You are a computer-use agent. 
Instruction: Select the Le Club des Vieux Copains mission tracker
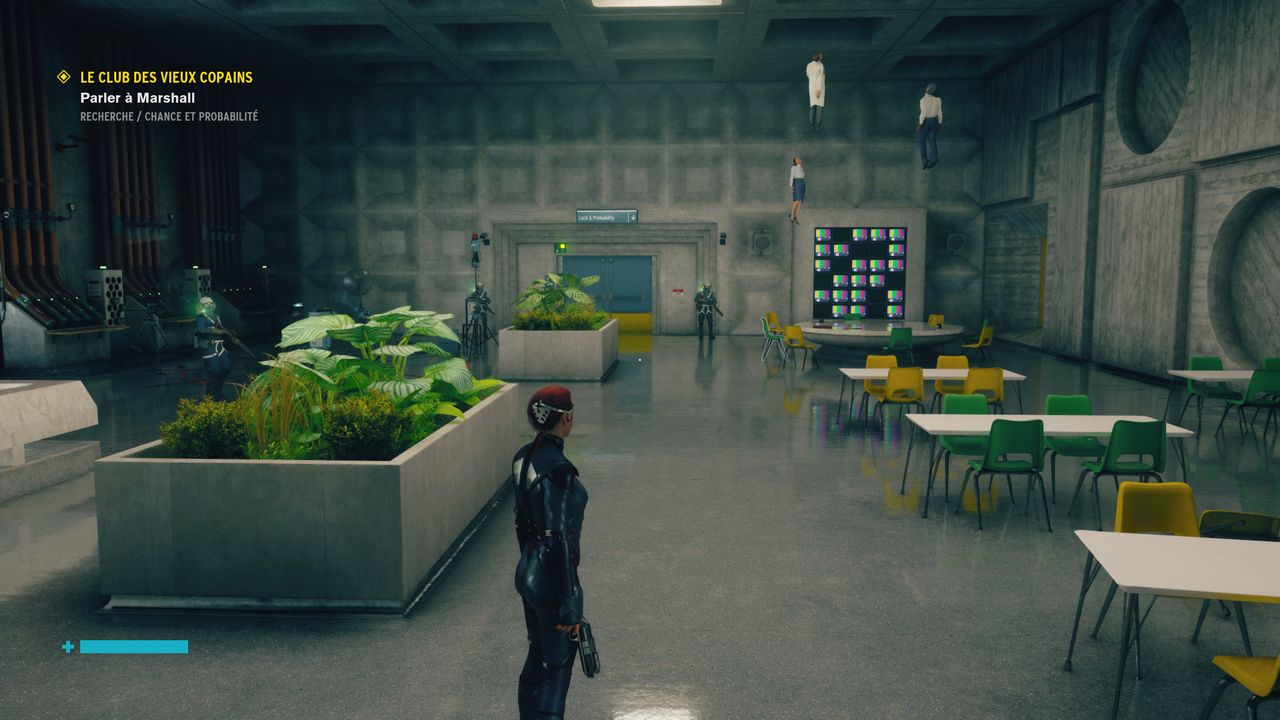[166, 77]
